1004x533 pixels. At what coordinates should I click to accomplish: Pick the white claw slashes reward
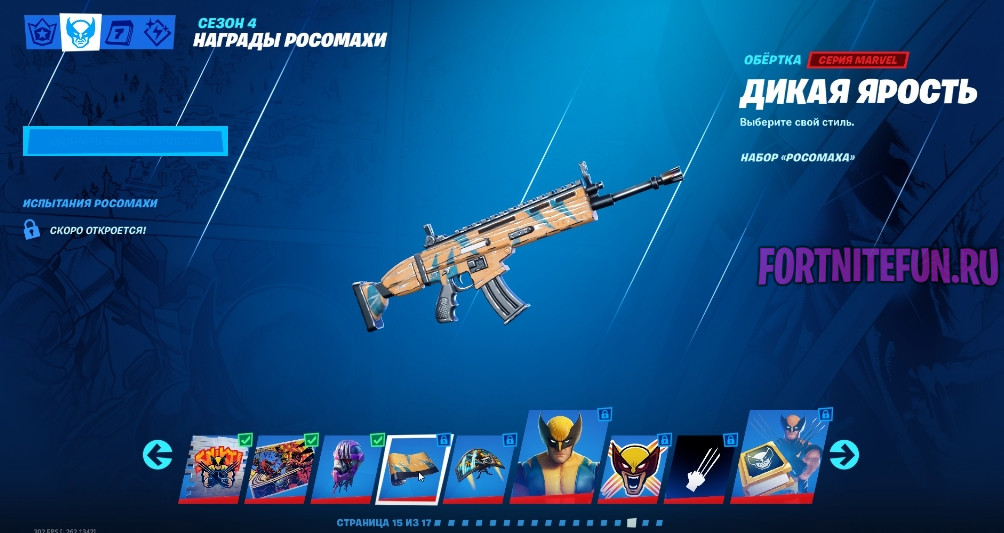coord(703,467)
